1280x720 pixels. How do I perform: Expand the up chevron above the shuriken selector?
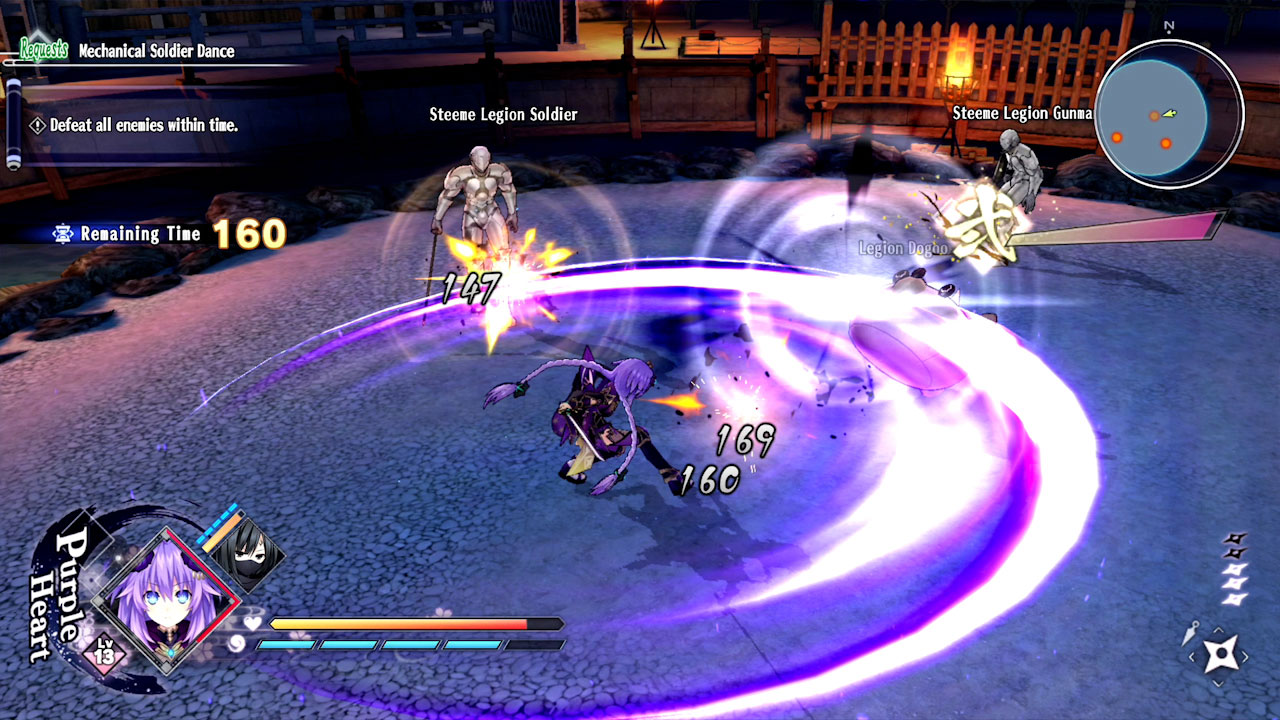[x=1218, y=629]
